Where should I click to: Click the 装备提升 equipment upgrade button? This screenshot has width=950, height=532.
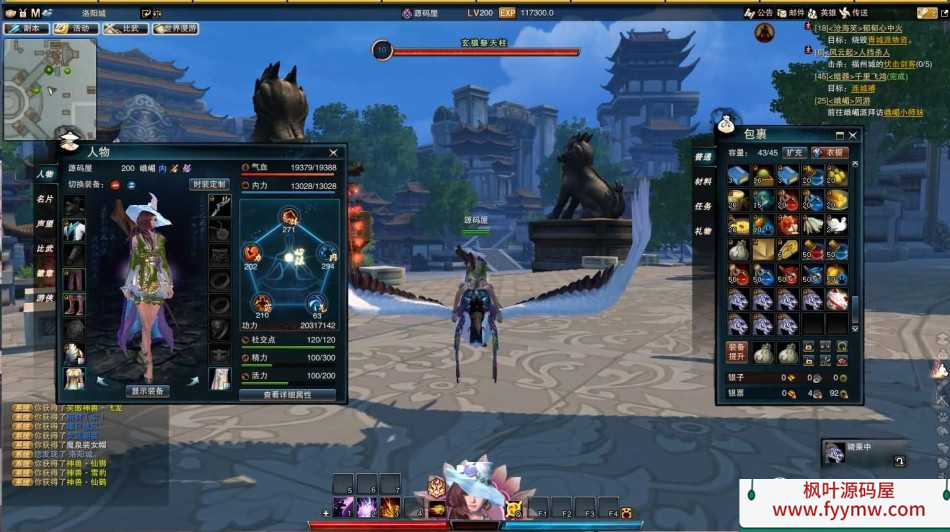pos(735,352)
